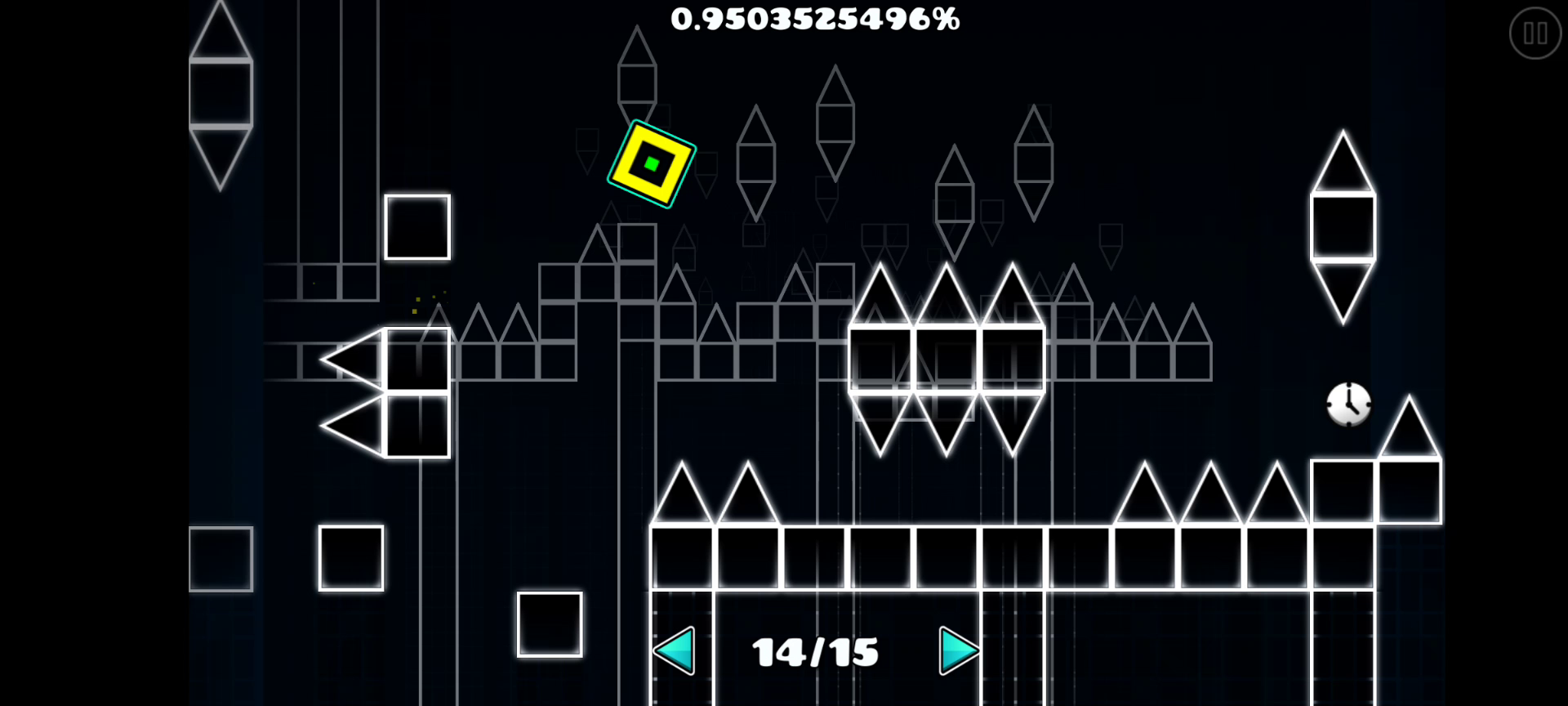Viewport: 1568px width, 706px height.
Task: Open the 14/15 page counter
Action: point(814,651)
